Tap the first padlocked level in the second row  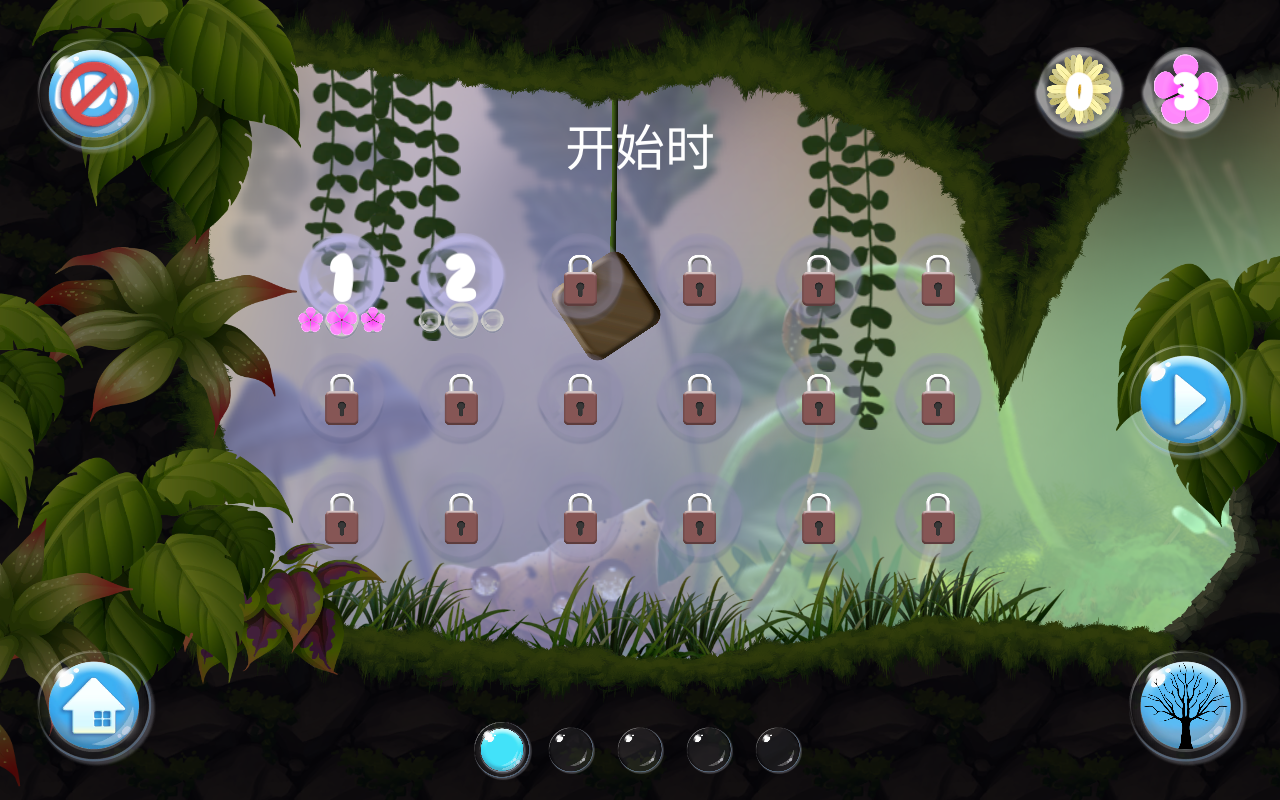[340, 400]
